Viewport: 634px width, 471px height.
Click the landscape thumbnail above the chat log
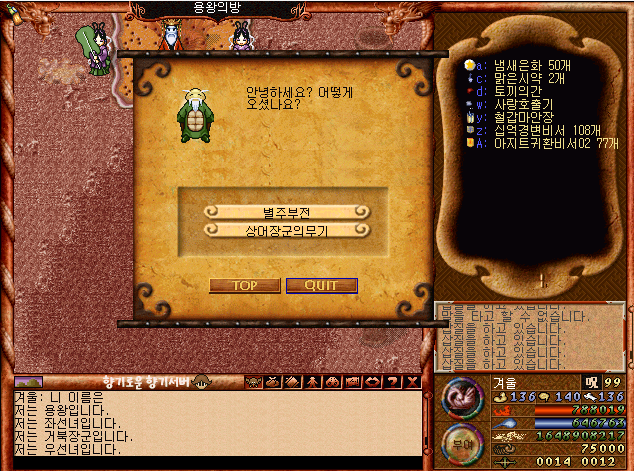coord(29,381)
